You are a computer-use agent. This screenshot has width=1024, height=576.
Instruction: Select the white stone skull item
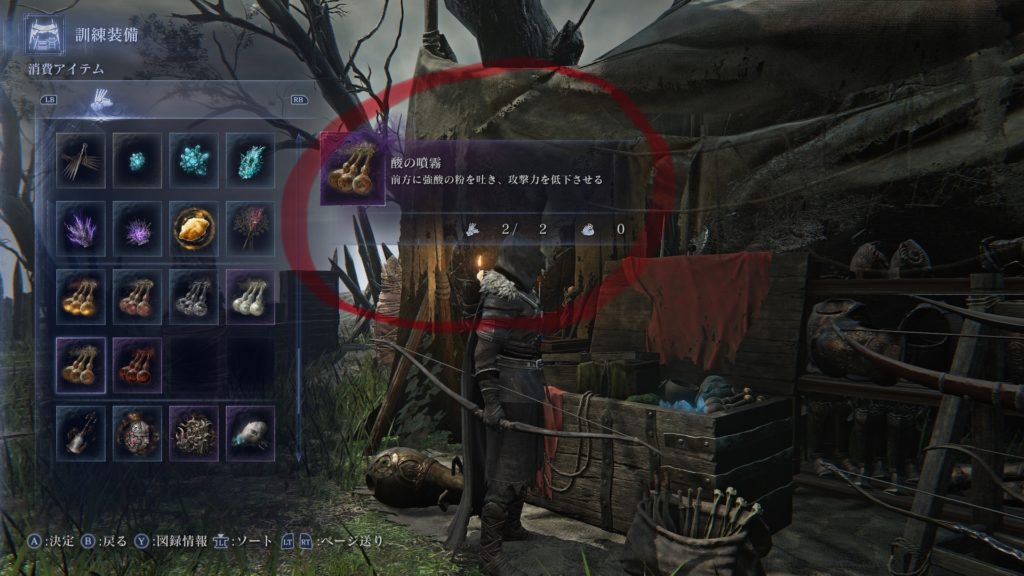(250, 430)
